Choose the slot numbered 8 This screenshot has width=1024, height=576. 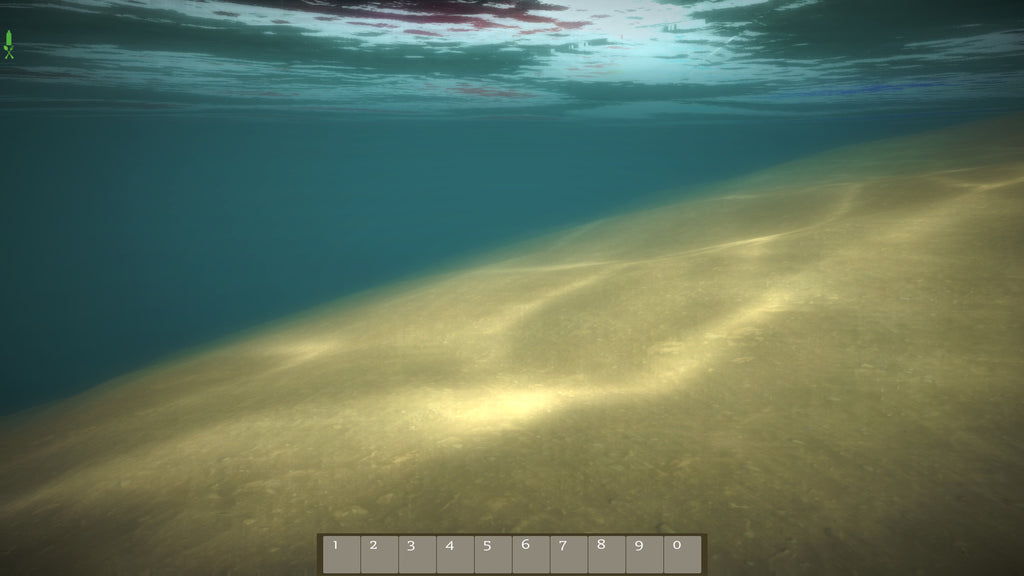click(x=607, y=555)
